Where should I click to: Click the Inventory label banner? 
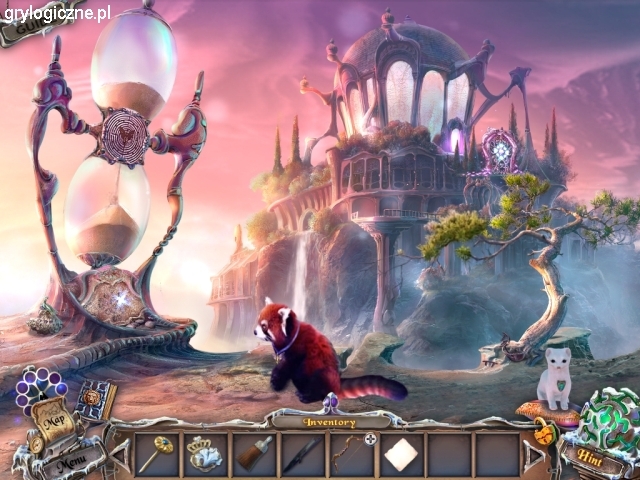[x=329, y=422]
